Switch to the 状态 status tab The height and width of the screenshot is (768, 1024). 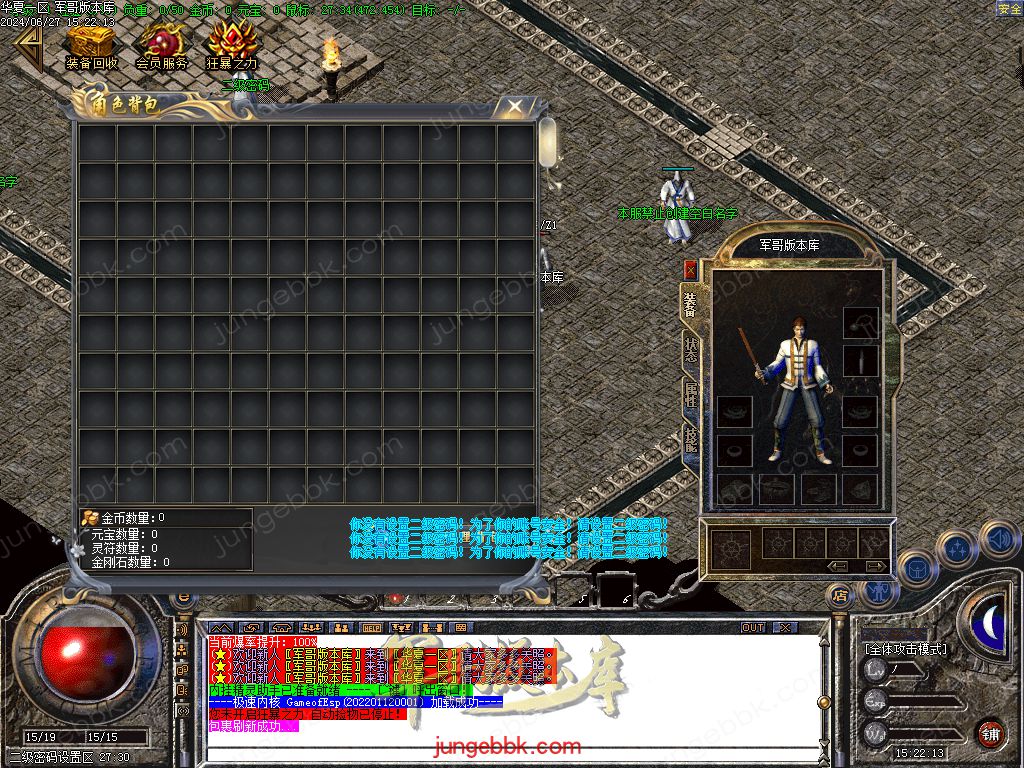(690, 350)
